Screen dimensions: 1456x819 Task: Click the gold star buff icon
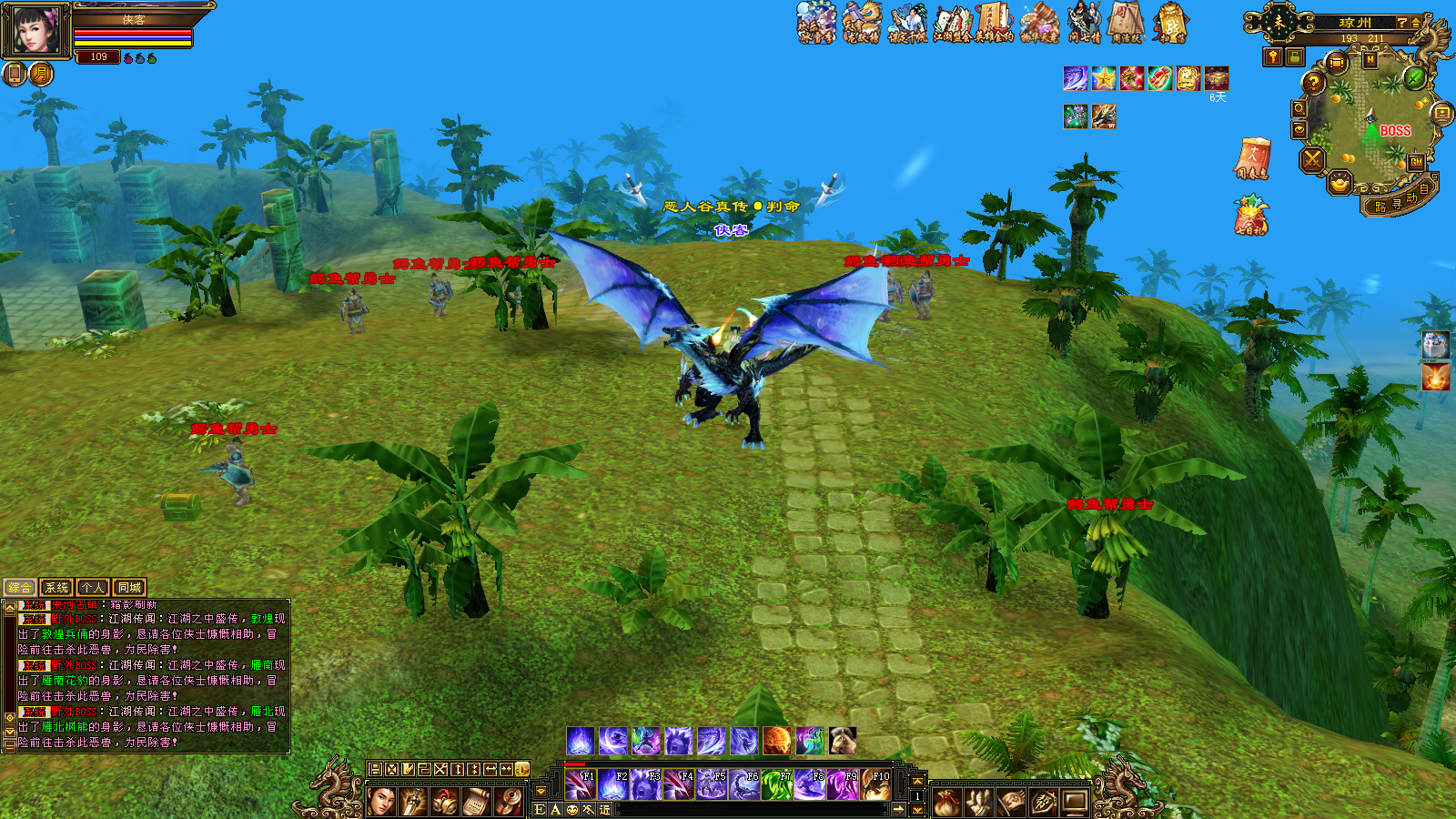pos(1104,78)
